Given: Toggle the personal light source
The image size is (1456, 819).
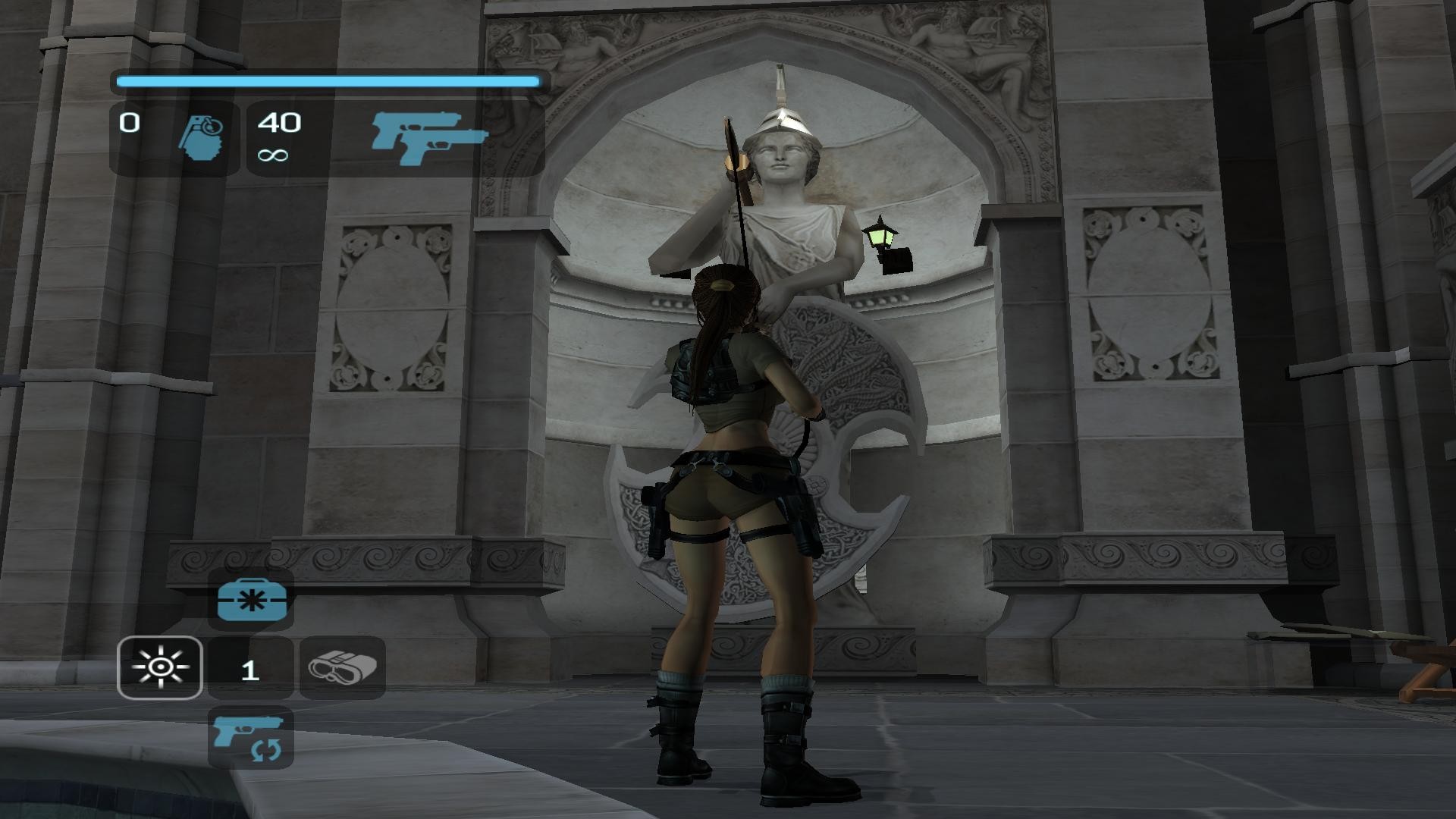Looking at the screenshot, I should tap(160, 667).
